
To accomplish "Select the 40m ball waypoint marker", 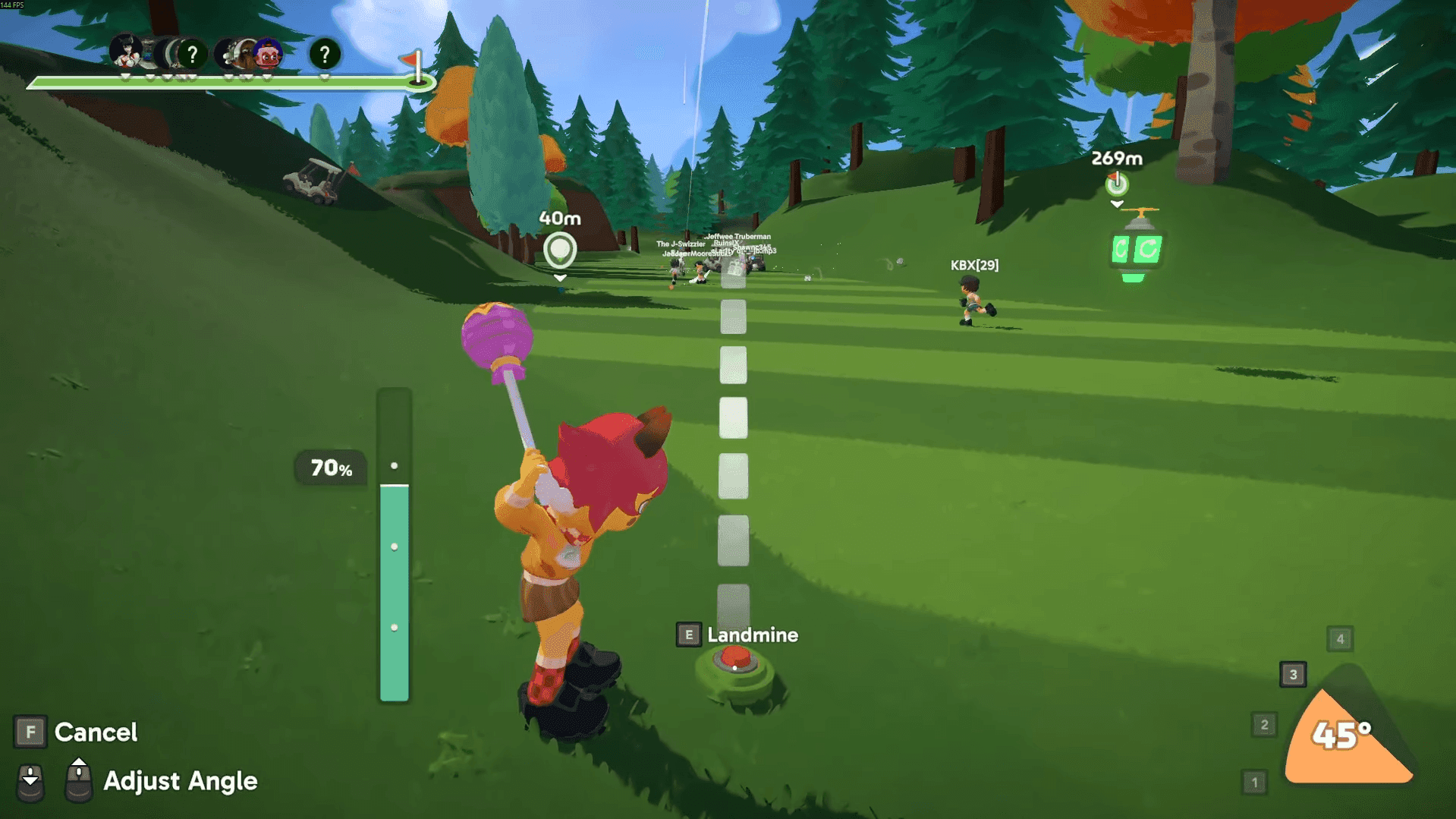I will click(x=560, y=250).
